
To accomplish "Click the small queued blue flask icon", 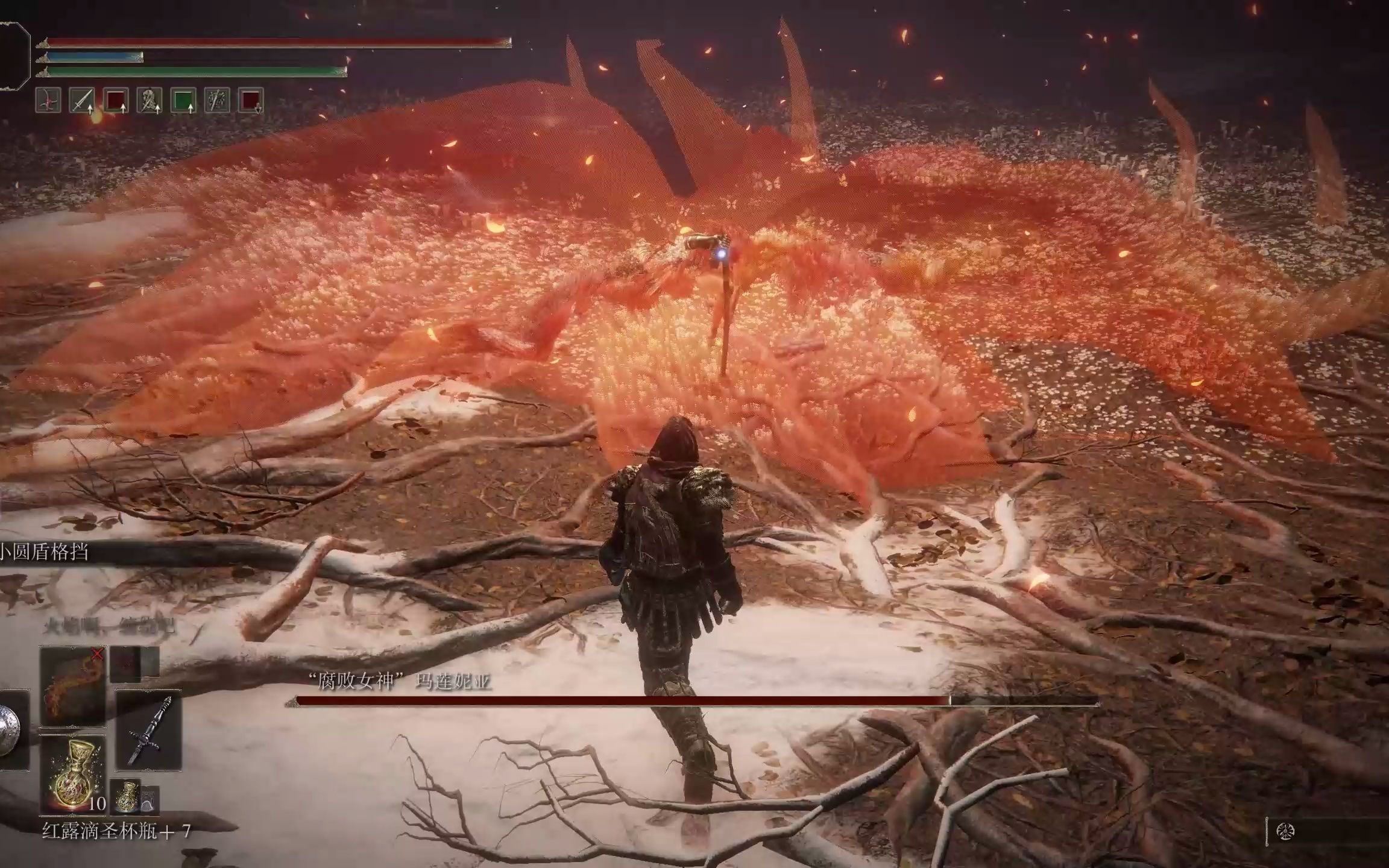I will (x=128, y=796).
